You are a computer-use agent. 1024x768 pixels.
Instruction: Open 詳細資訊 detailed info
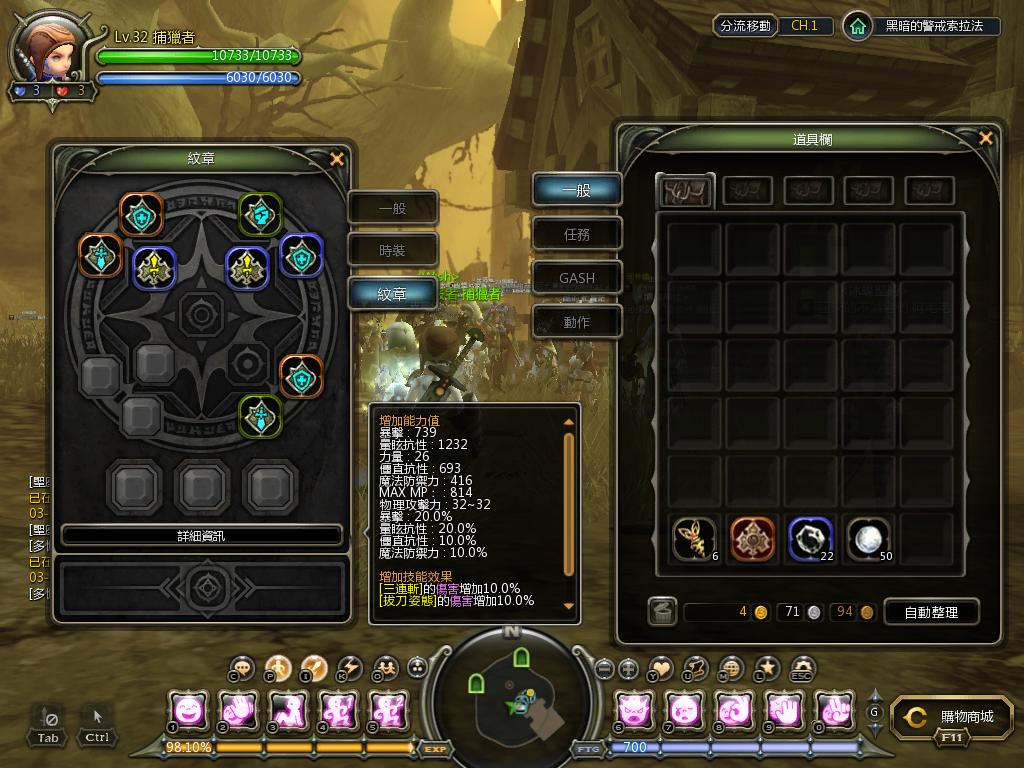[201, 536]
